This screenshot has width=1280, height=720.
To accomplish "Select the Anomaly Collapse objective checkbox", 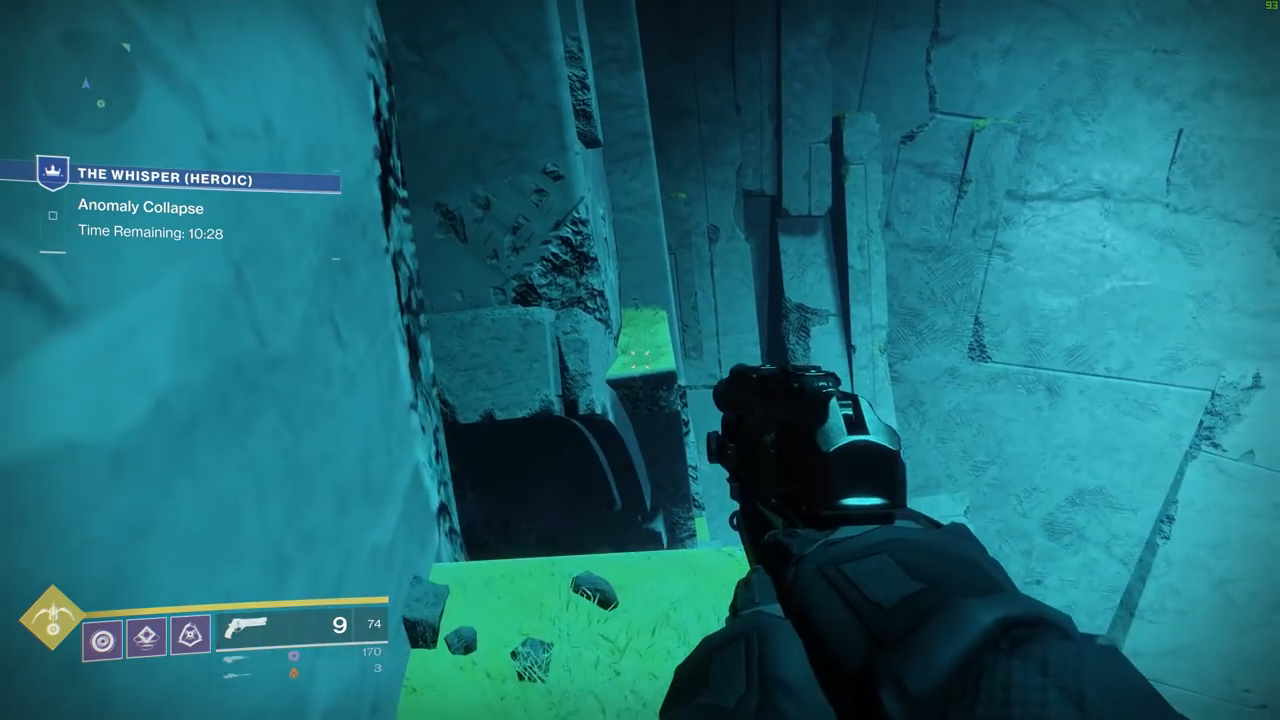I will [x=53, y=215].
